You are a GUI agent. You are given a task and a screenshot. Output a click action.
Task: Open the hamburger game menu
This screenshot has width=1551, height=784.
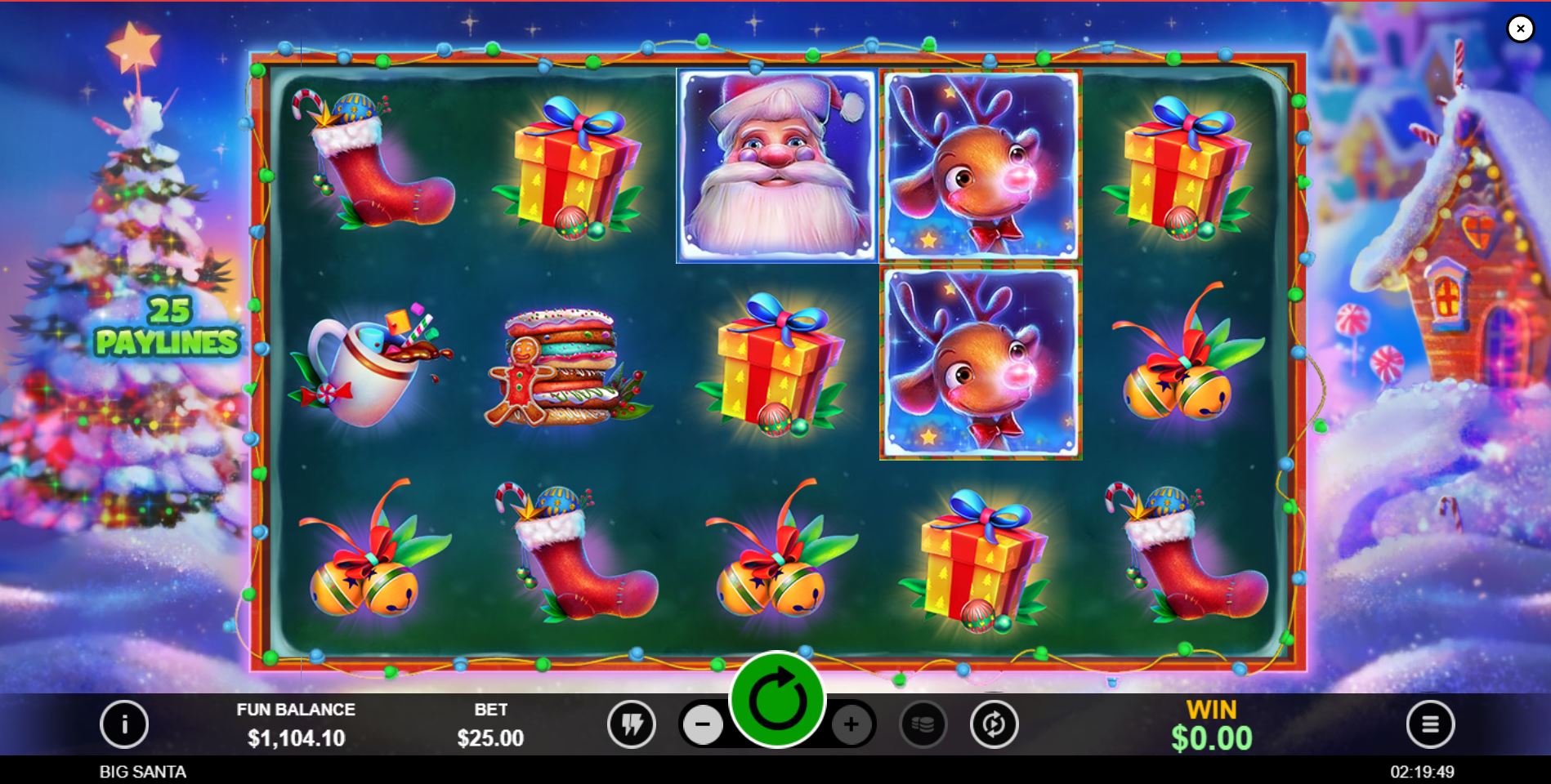point(1429,724)
